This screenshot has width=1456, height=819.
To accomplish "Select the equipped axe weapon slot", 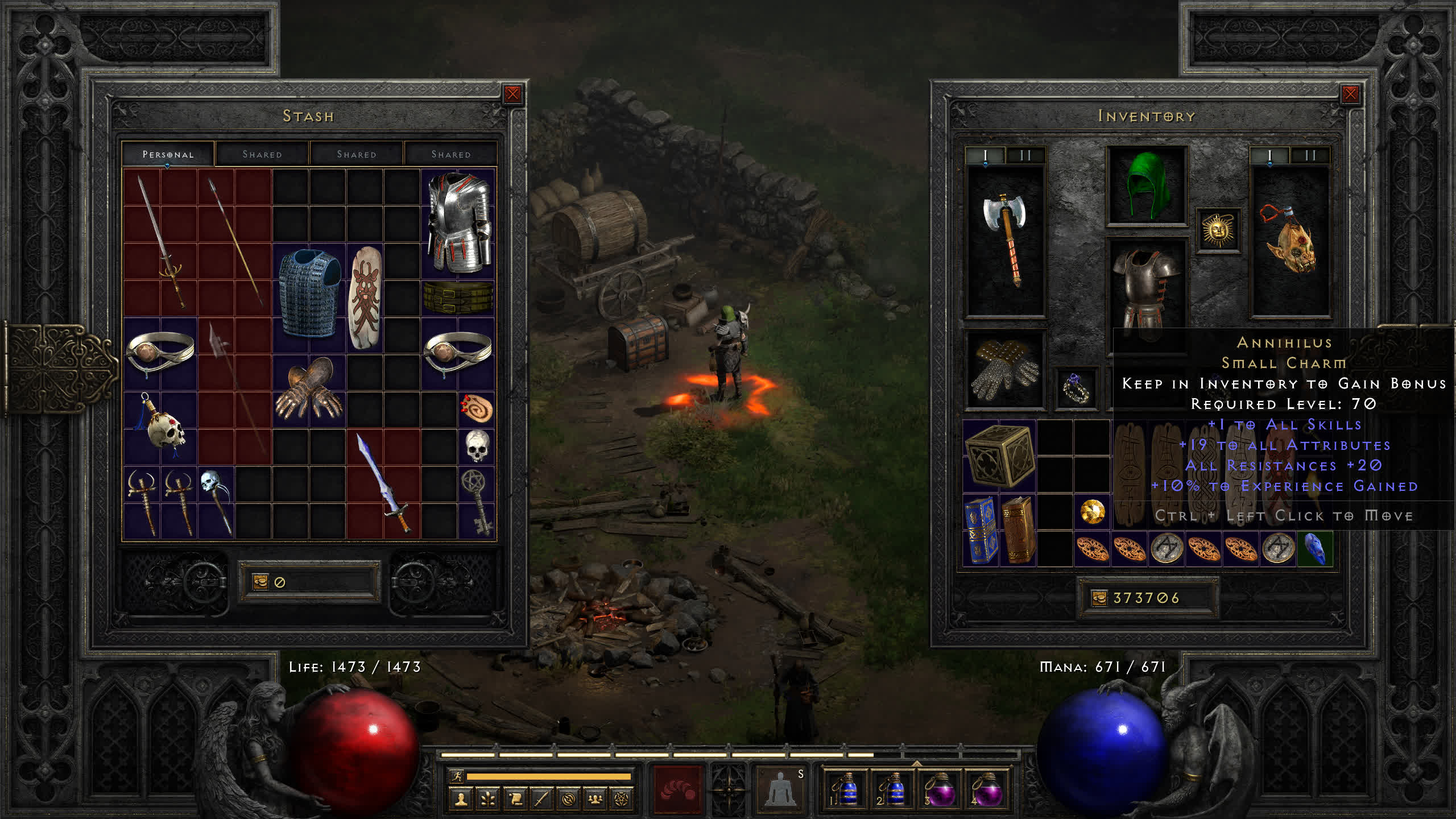I will [1006, 240].
